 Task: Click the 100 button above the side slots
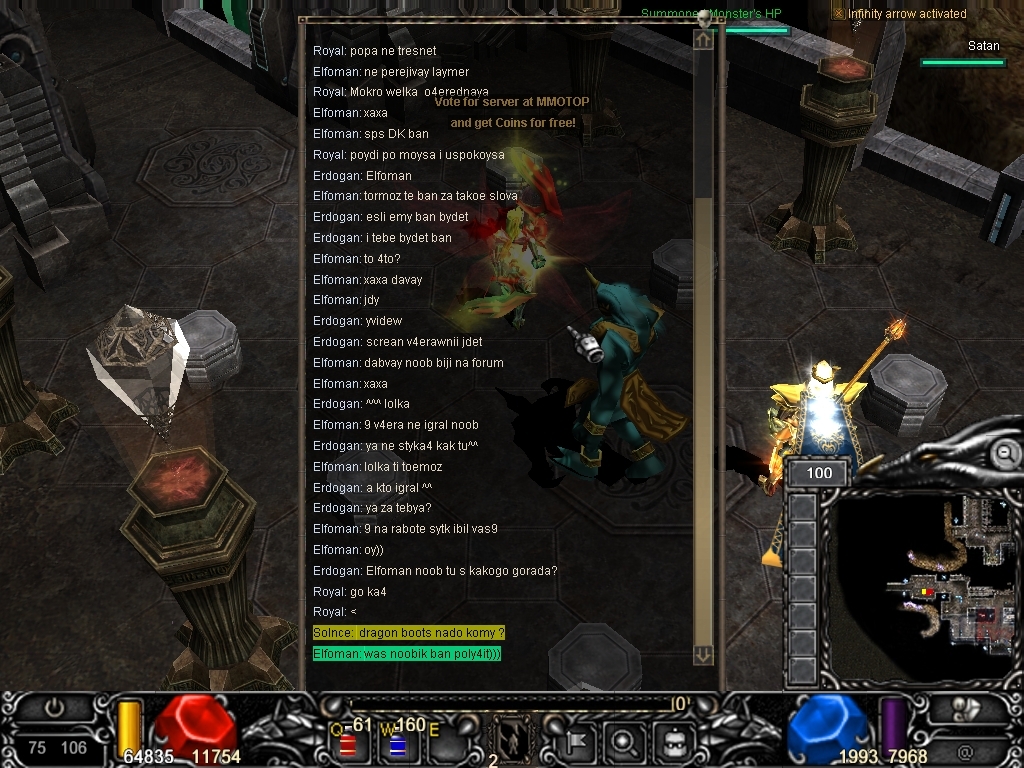click(x=819, y=473)
